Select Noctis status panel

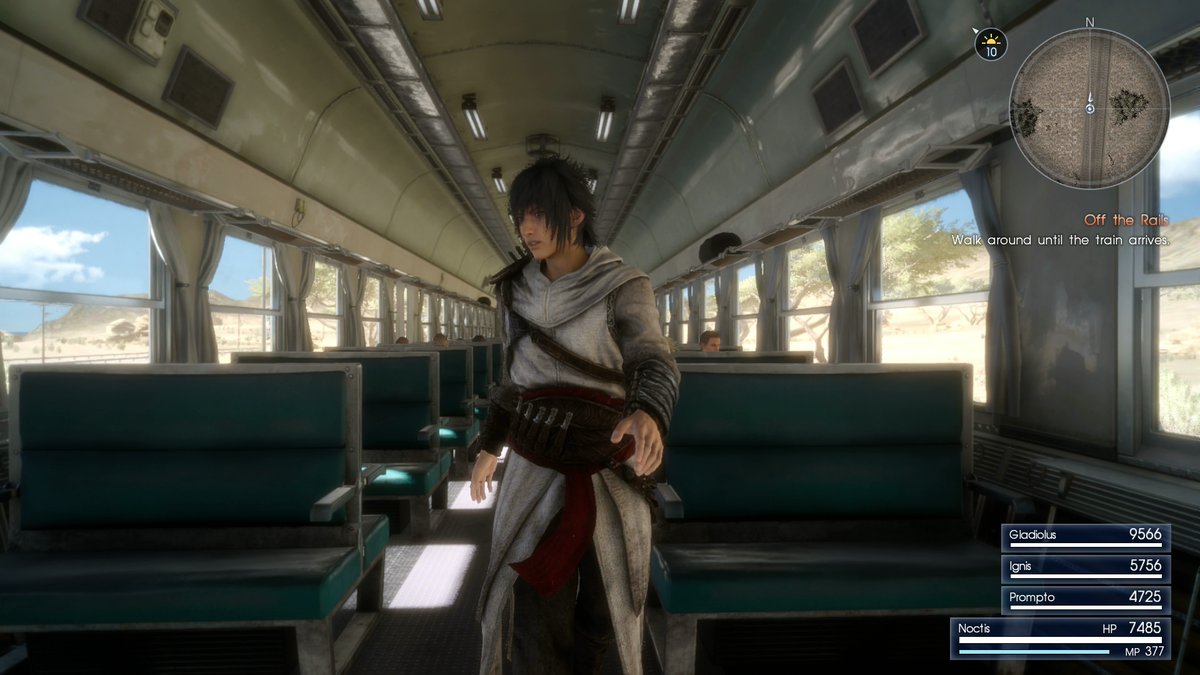point(1060,638)
